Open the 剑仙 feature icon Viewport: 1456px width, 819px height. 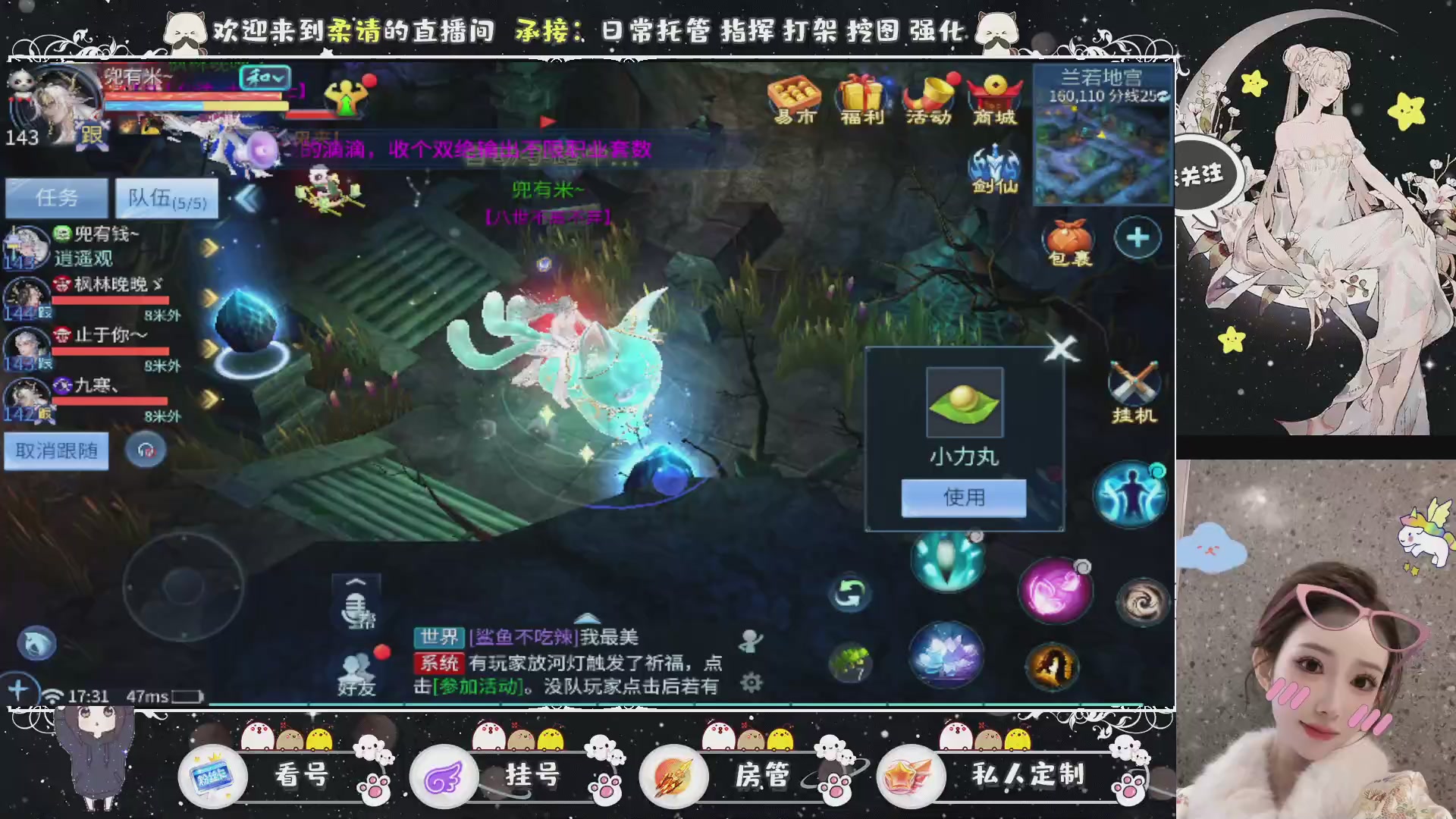(993, 163)
